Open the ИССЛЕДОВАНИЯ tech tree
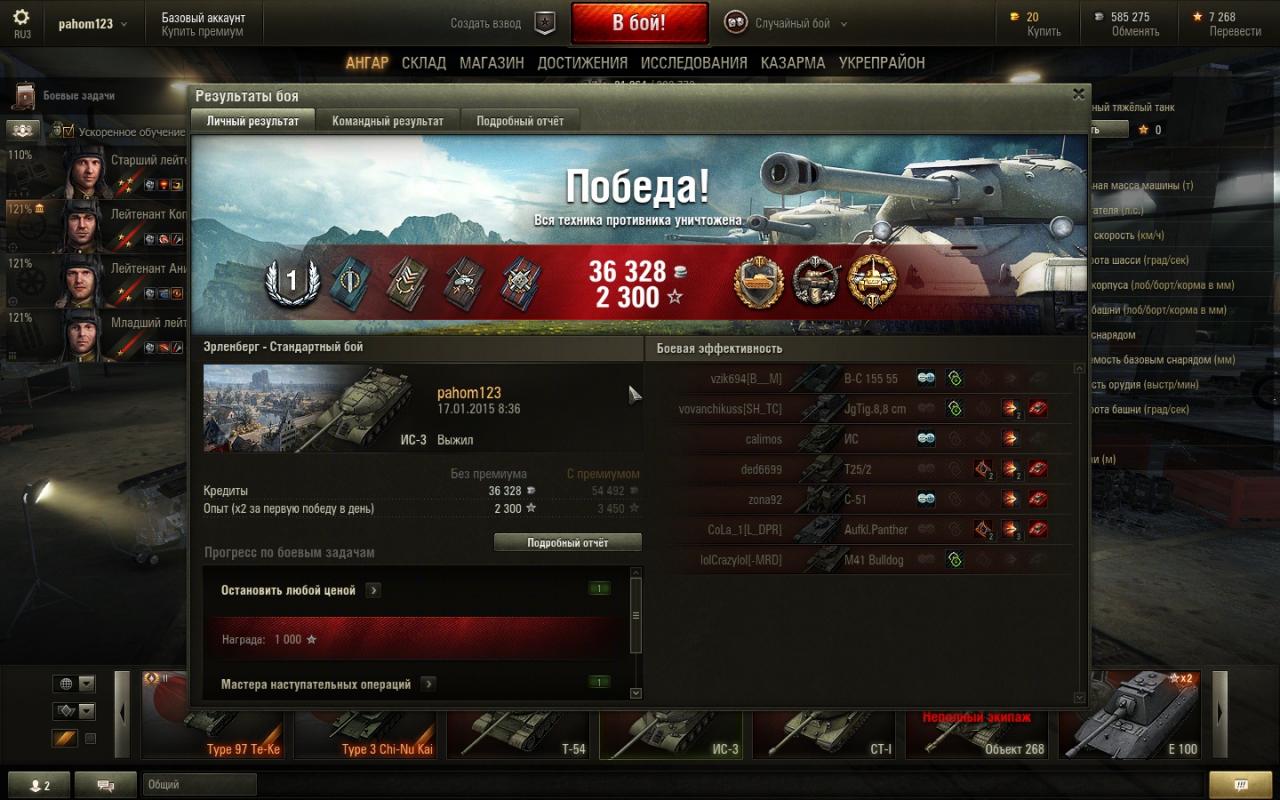 click(694, 63)
